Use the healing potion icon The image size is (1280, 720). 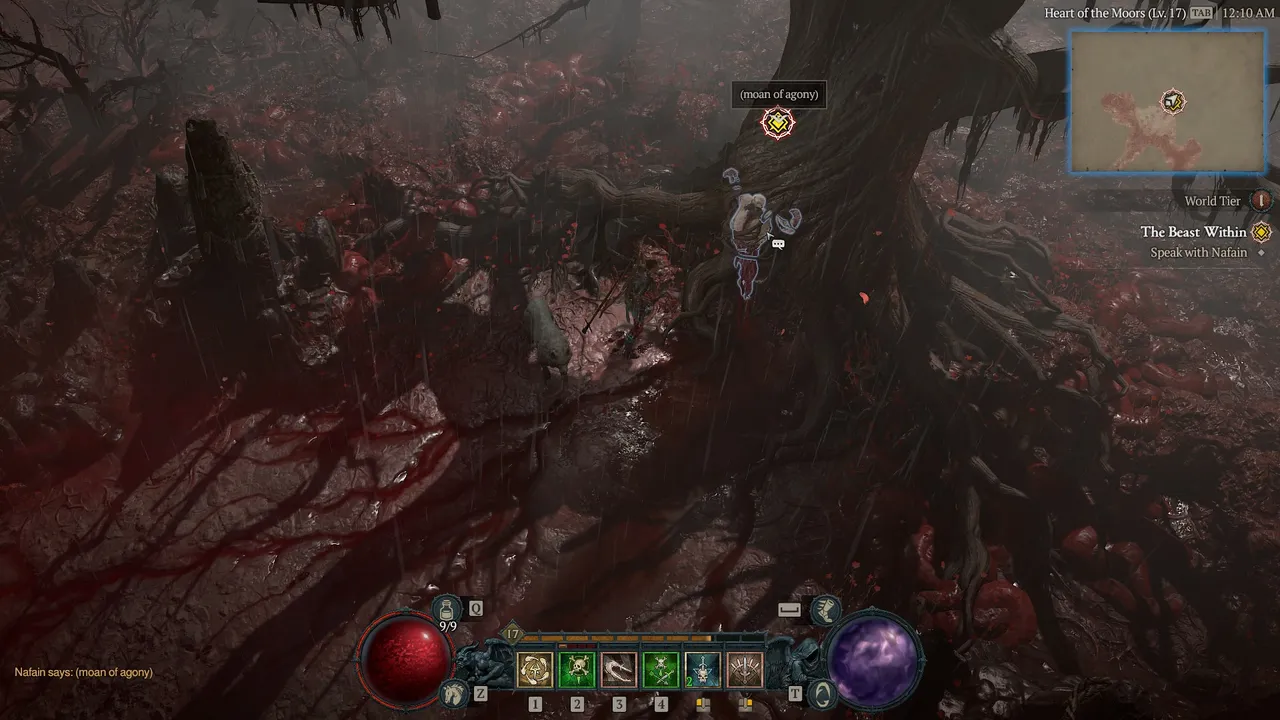point(447,609)
